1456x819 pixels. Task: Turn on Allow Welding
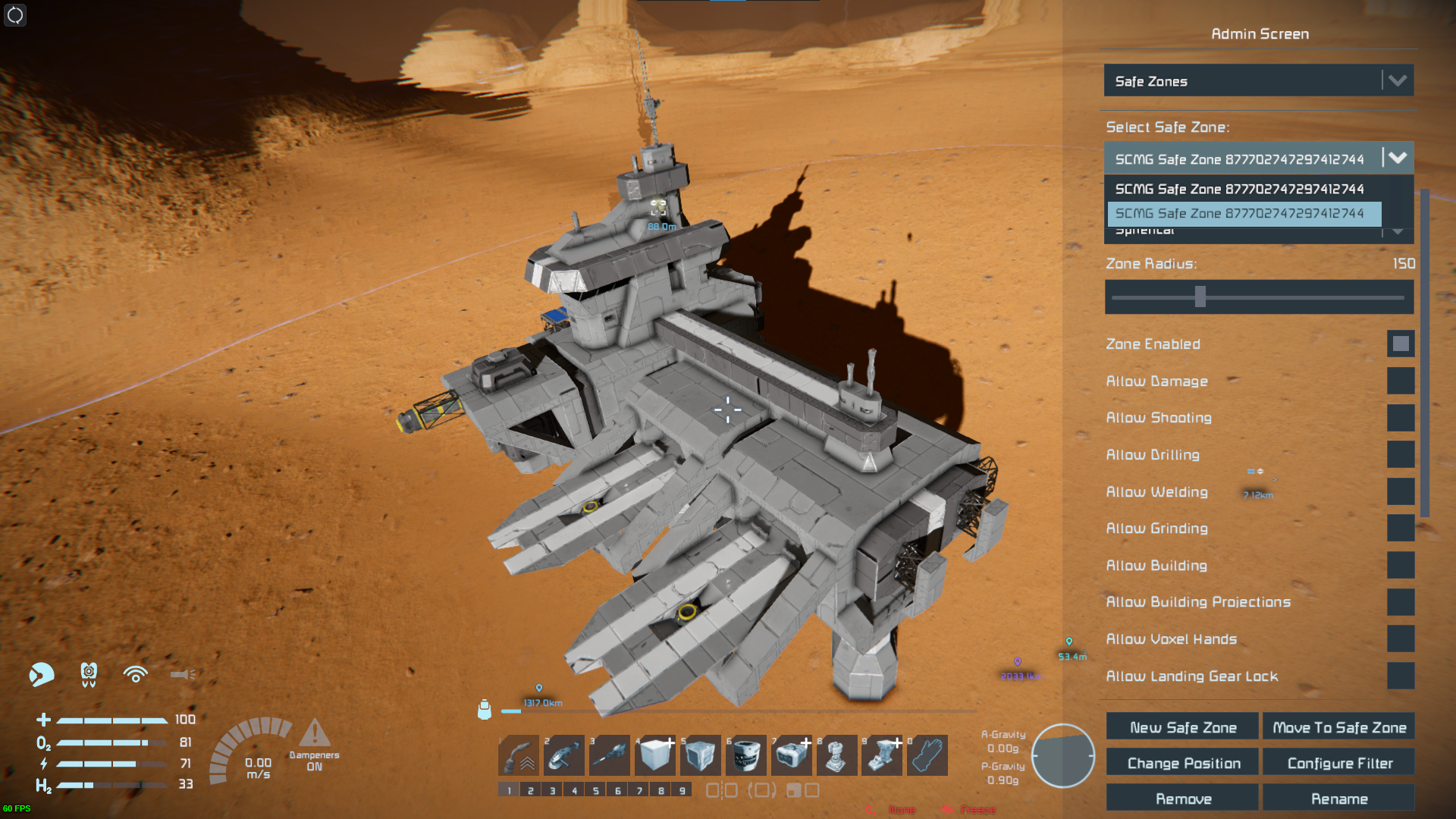pyautogui.click(x=1401, y=491)
